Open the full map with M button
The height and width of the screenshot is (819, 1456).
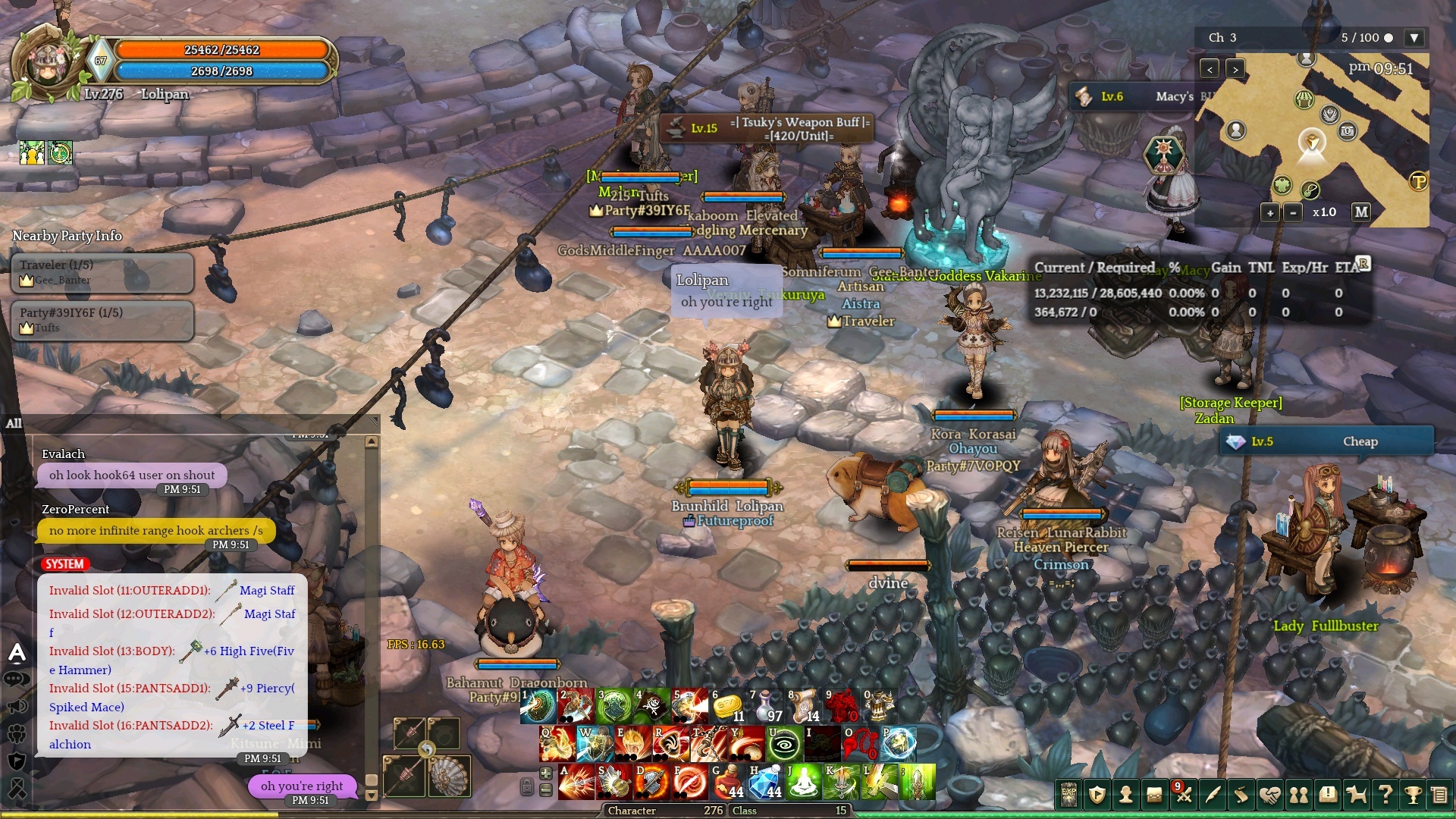click(x=1361, y=212)
